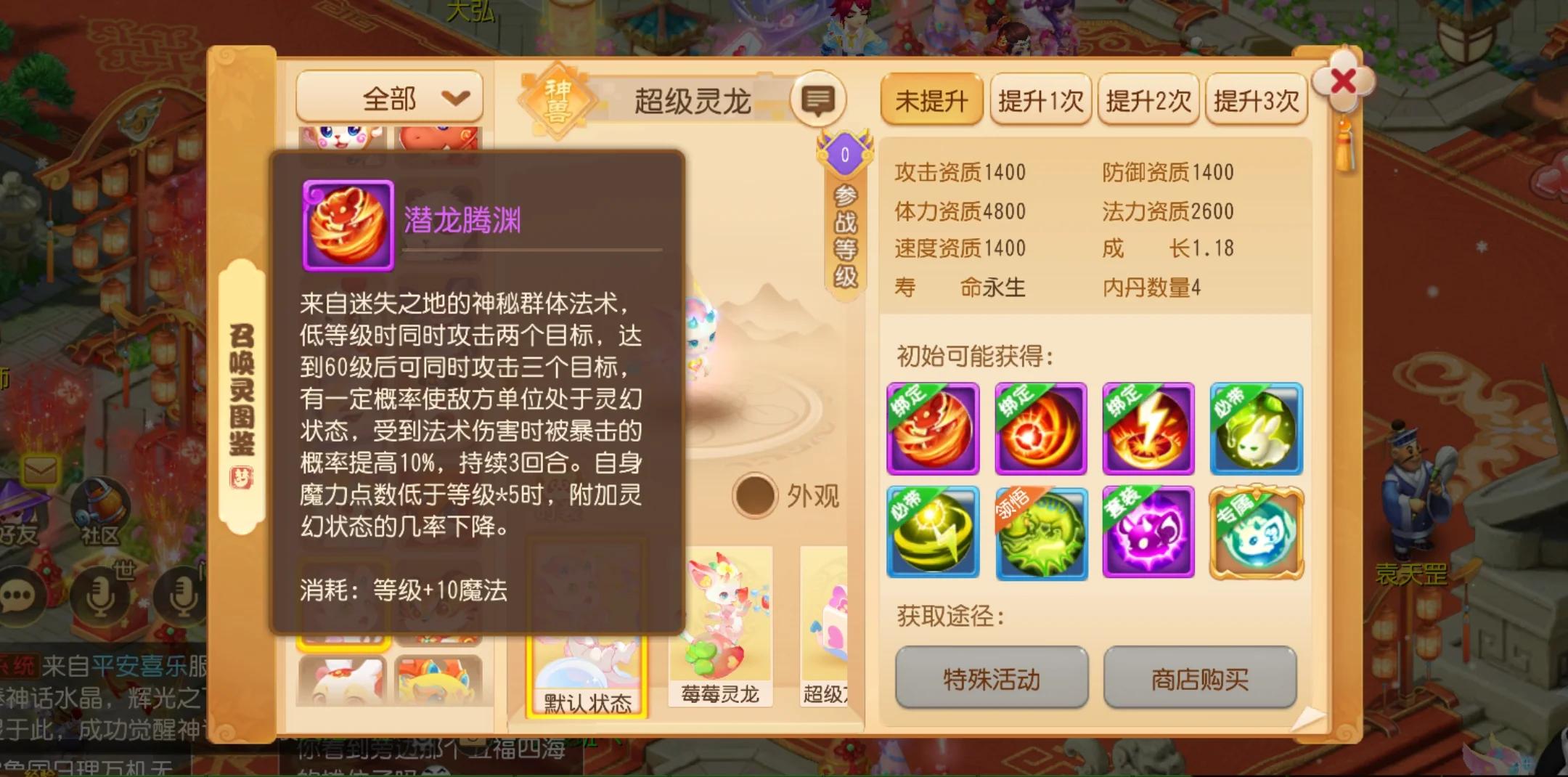The width and height of the screenshot is (1568, 777).
Task: Click the chat bubble icon beside 超级灵龙
Action: pyautogui.click(x=819, y=100)
